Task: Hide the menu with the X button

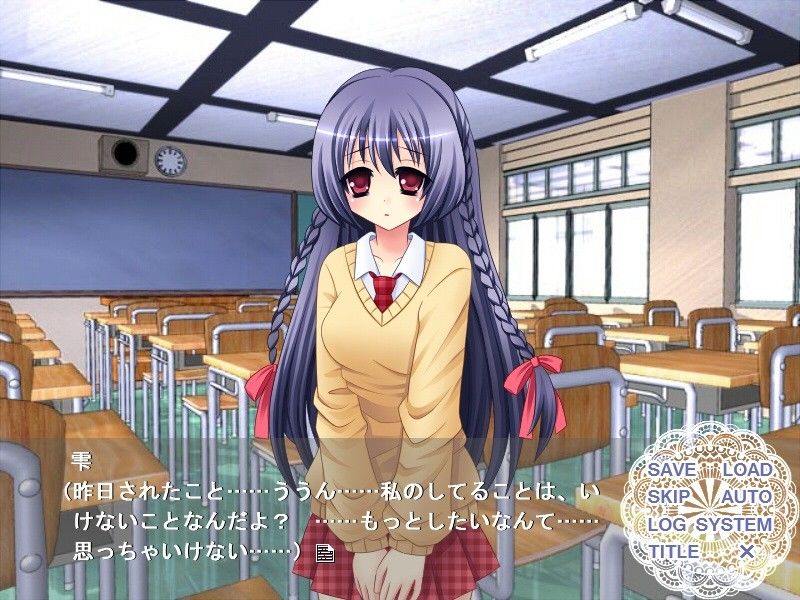Action: (746, 551)
